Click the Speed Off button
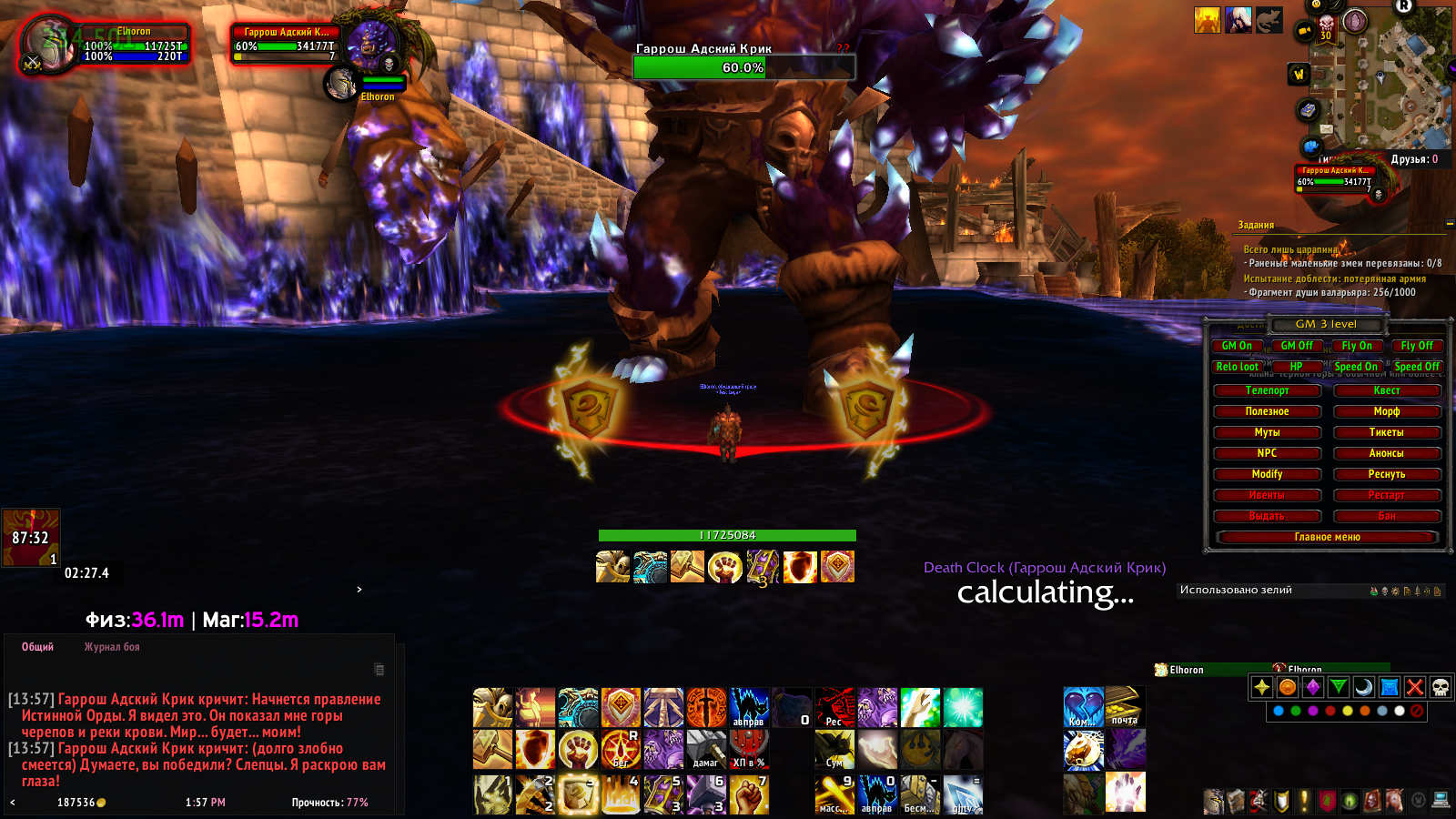The image size is (1456, 819). pyautogui.click(x=1417, y=367)
